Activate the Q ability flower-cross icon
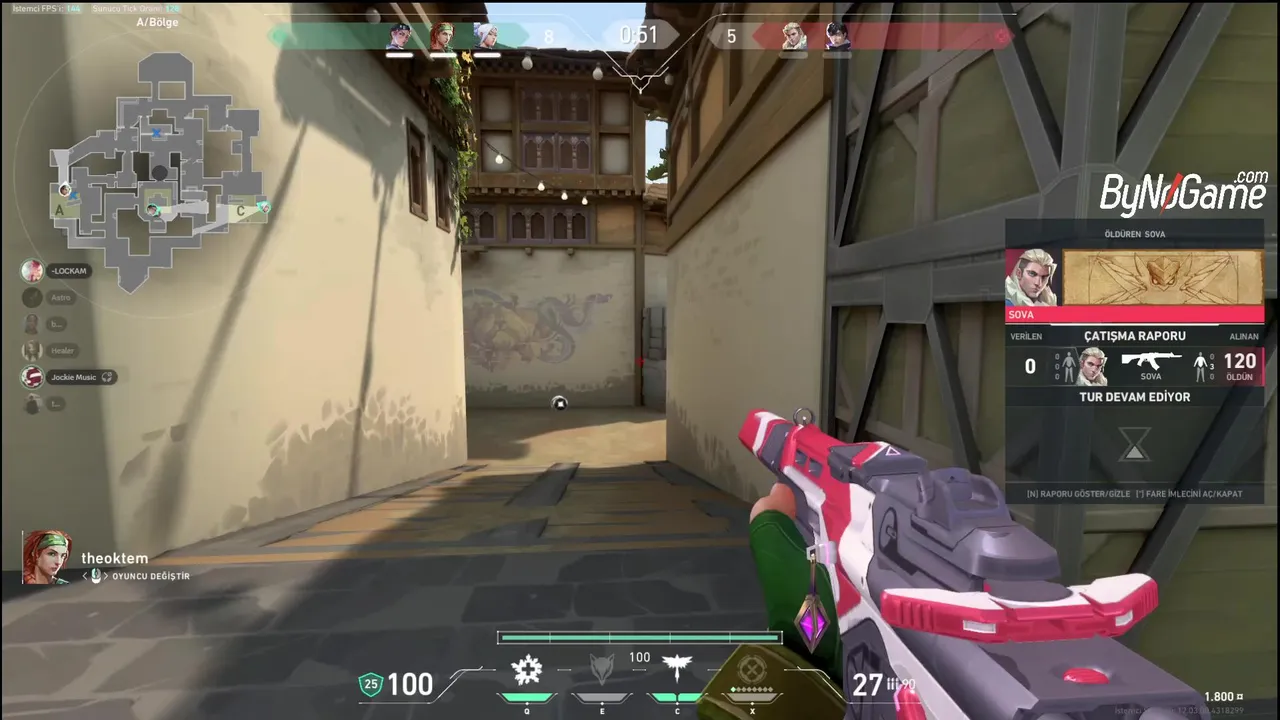1280x720 pixels. [527, 669]
